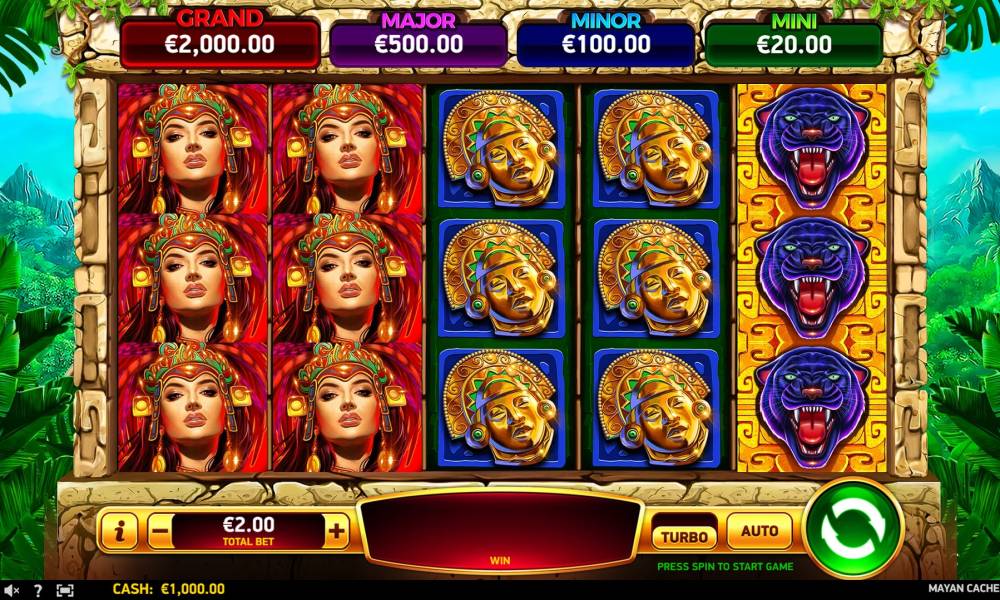The image size is (1000, 600).
Task: Enable Turbo spin mode
Action: tap(684, 536)
